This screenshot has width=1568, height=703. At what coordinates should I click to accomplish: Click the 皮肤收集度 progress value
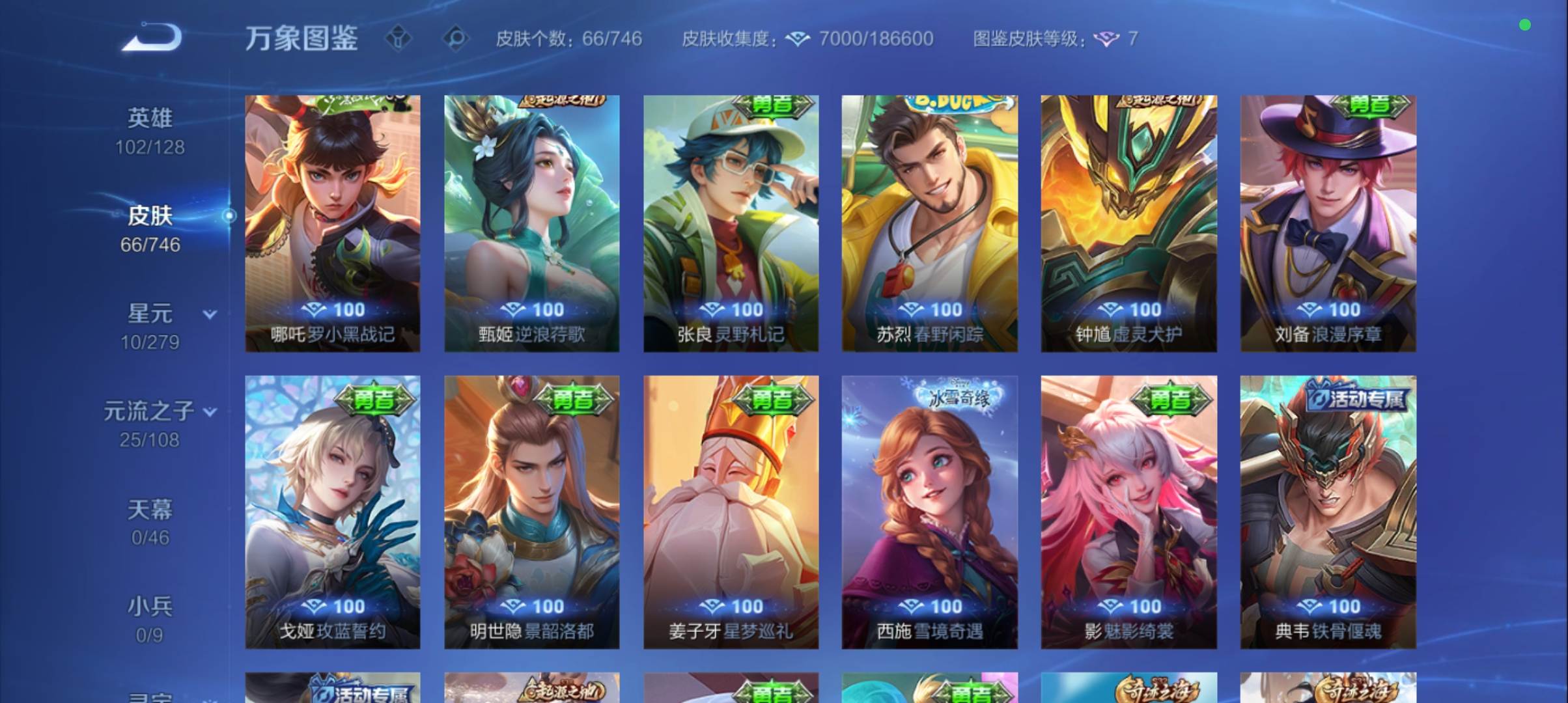point(876,39)
